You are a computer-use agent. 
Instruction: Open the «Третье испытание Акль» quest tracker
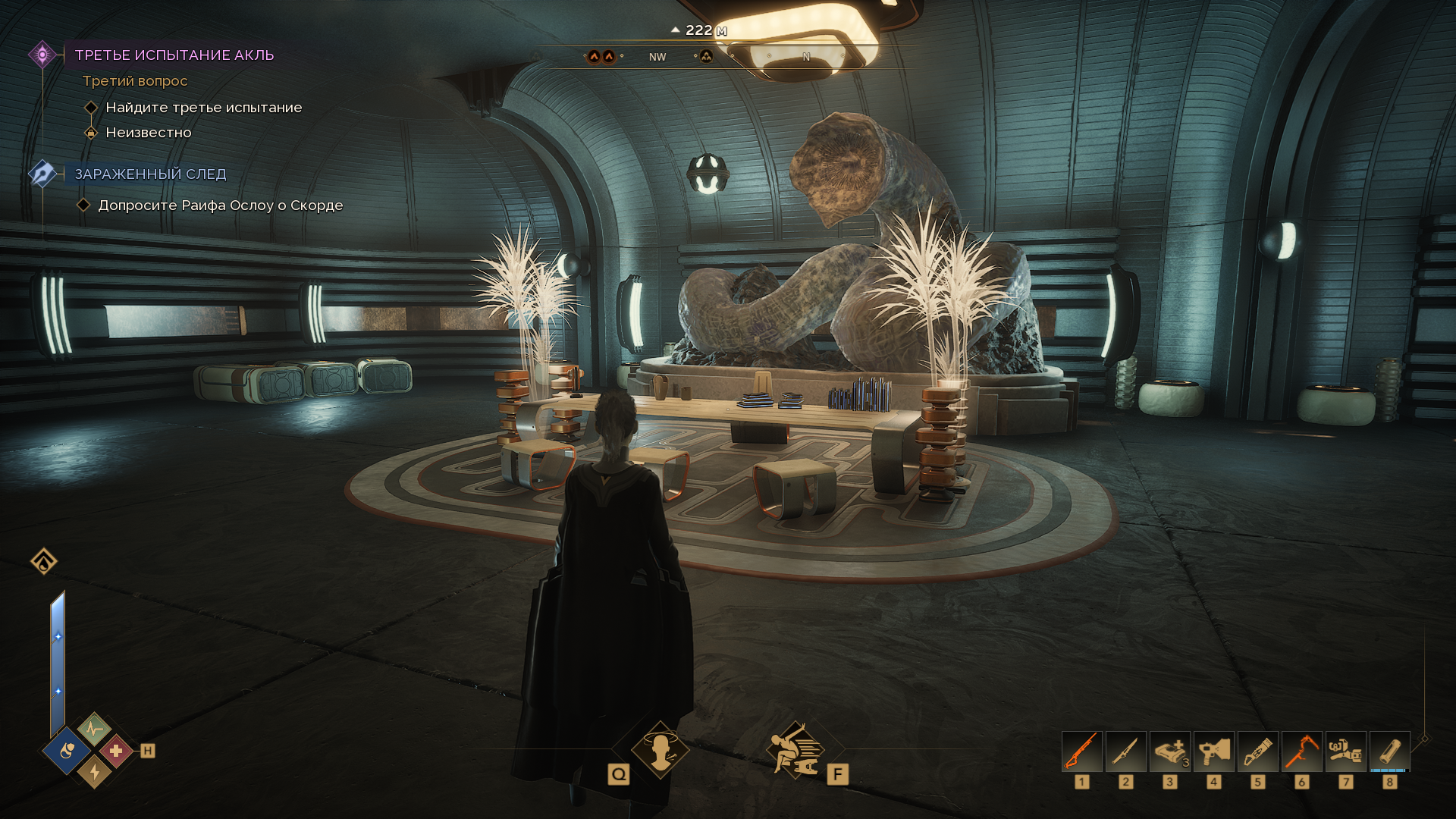click(174, 55)
